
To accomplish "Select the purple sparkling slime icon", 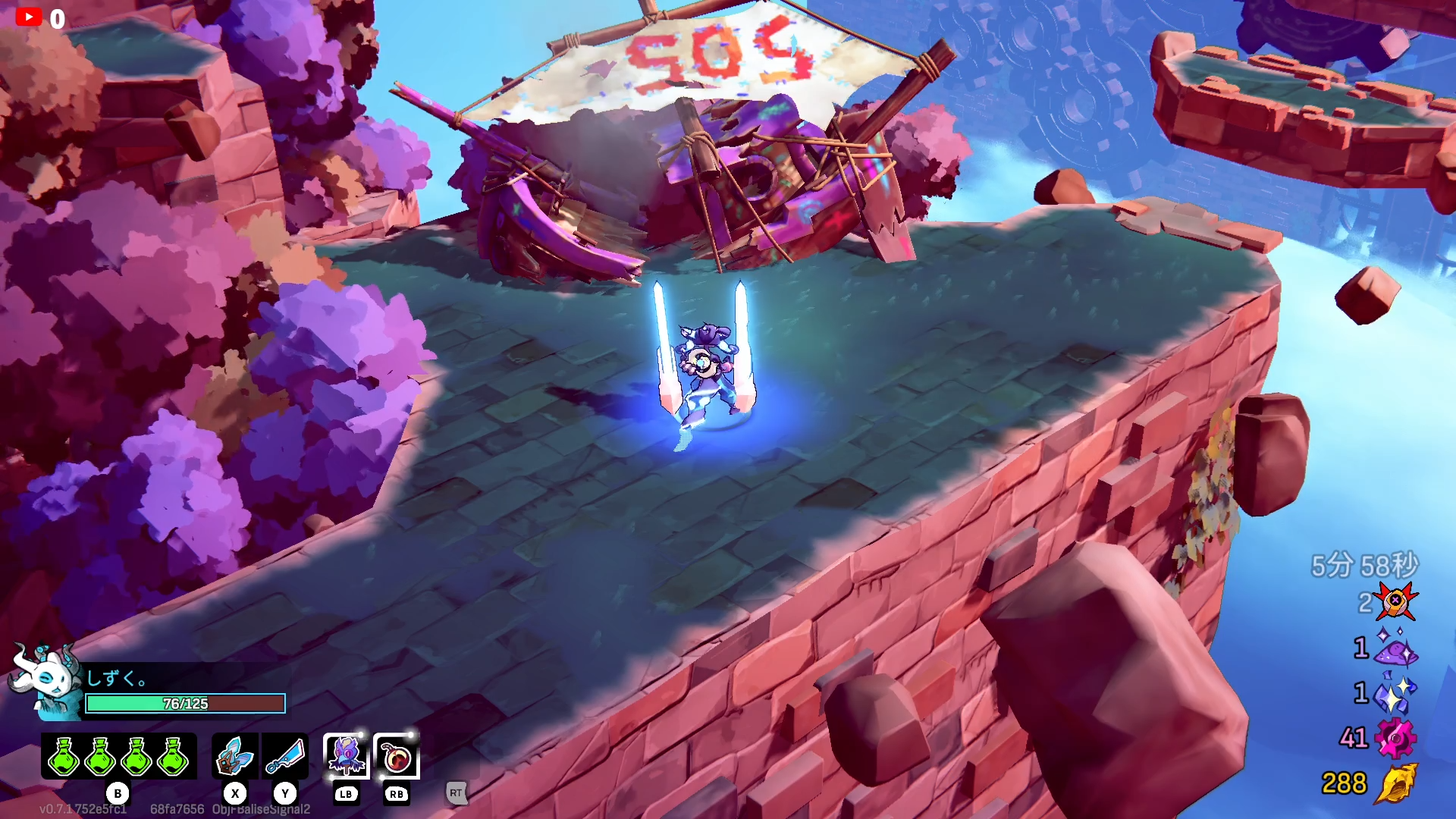I will click(x=1395, y=648).
